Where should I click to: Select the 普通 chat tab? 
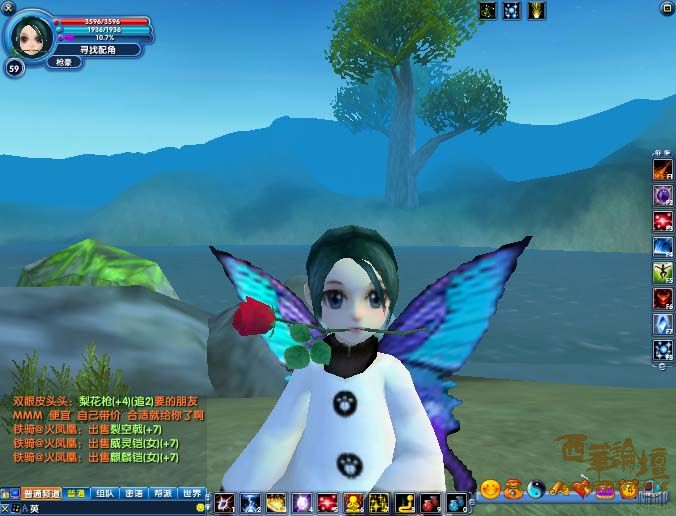pyautogui.click(x=75, y=493)
